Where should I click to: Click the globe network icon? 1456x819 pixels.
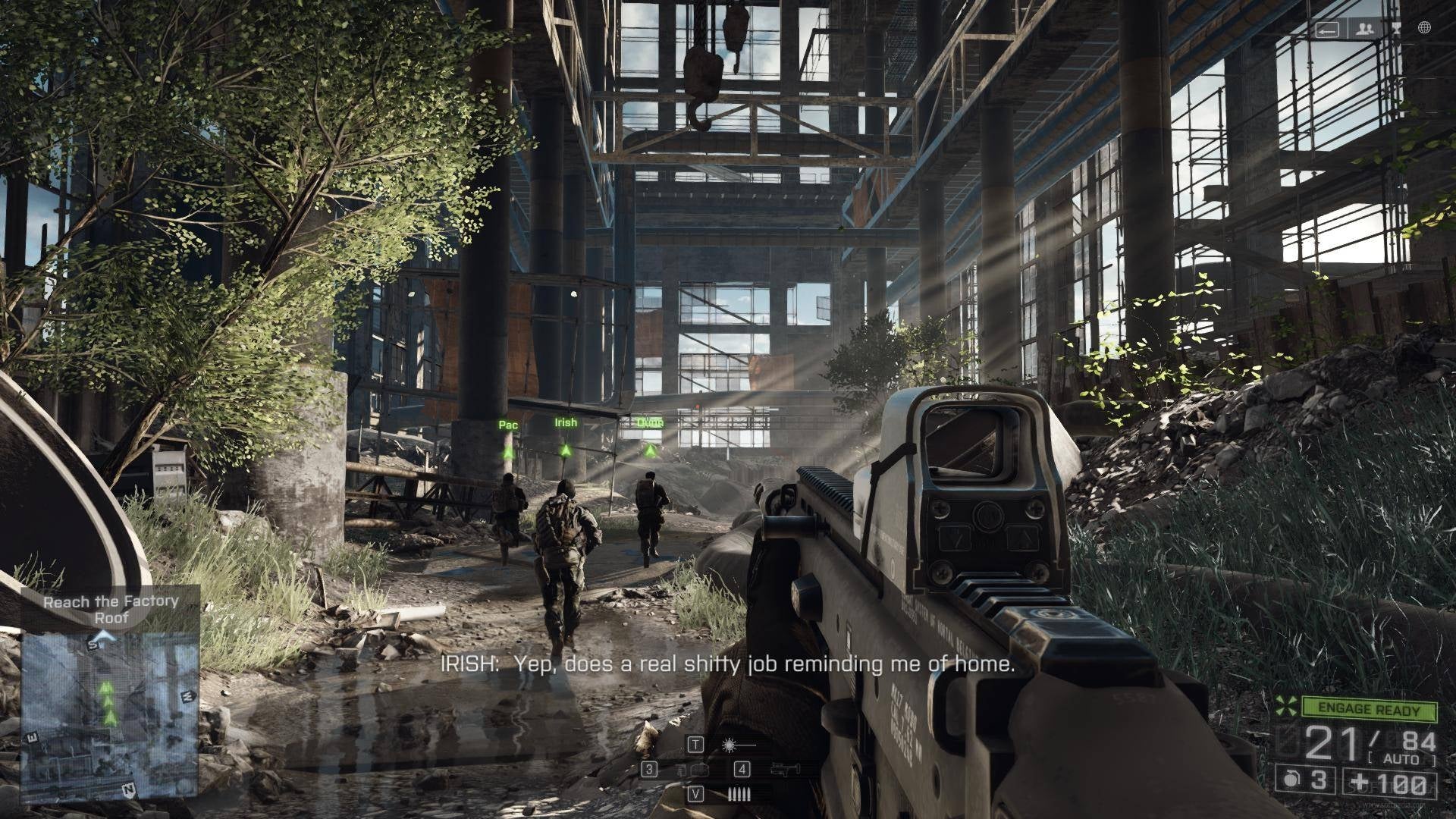[x=1424, y=29]
